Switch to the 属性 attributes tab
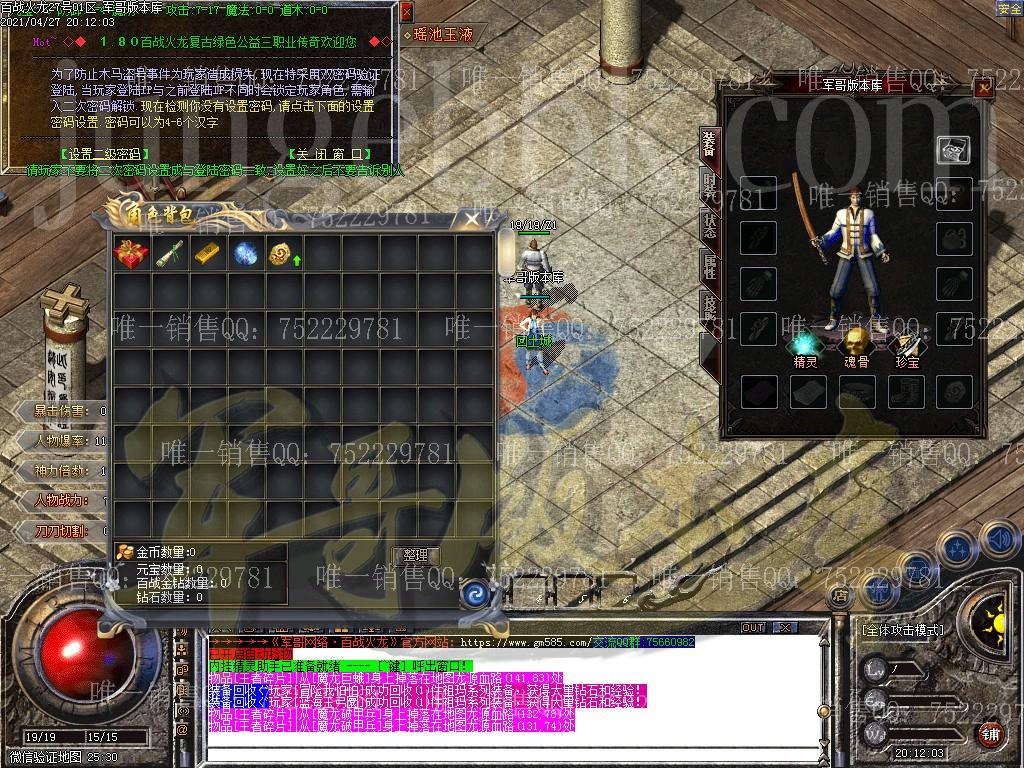Viewport: 1024px width, 768px height. pyautogui.click(x=708, y=265)
